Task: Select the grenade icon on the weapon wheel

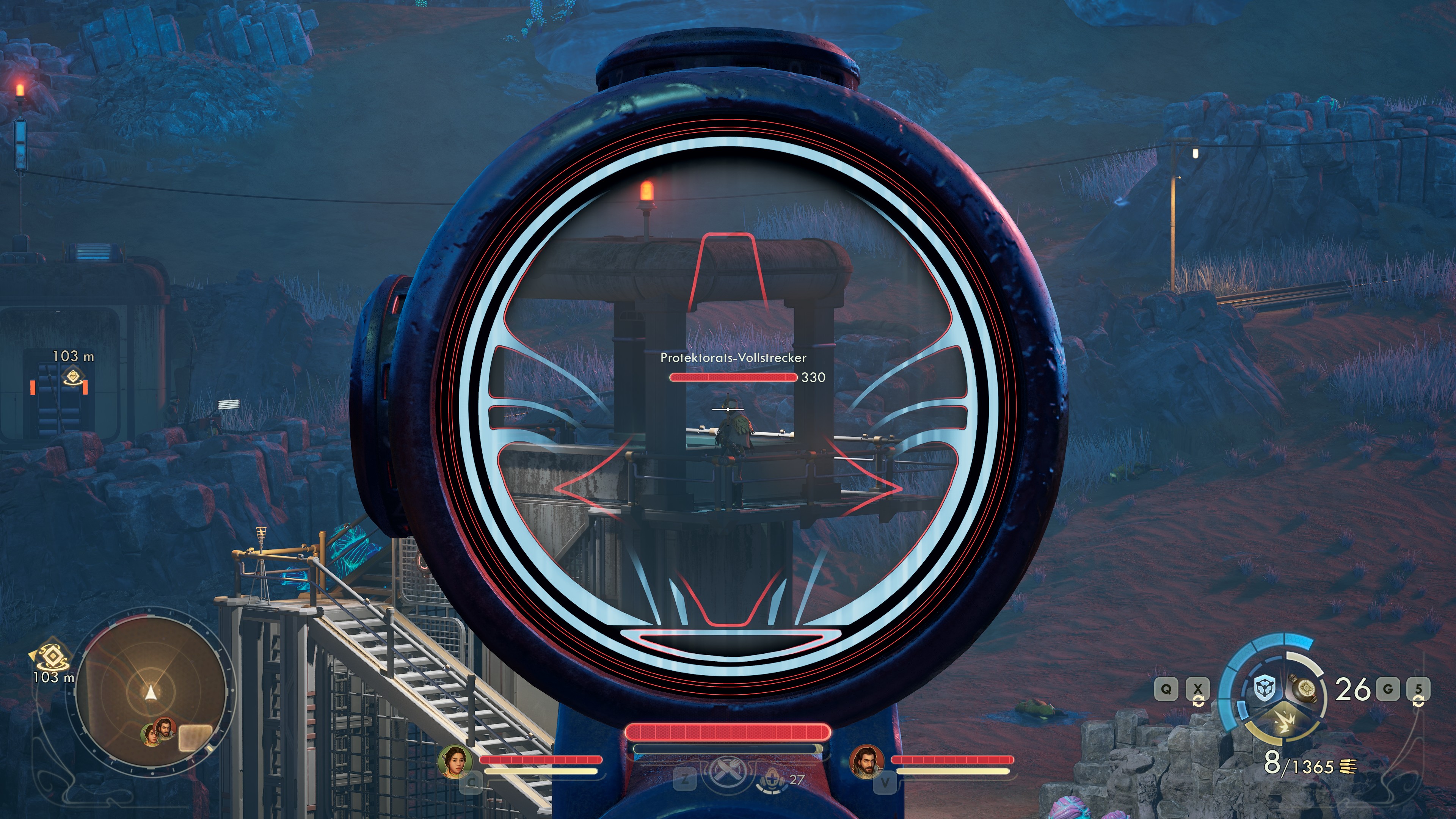Action: (1304, 689)
